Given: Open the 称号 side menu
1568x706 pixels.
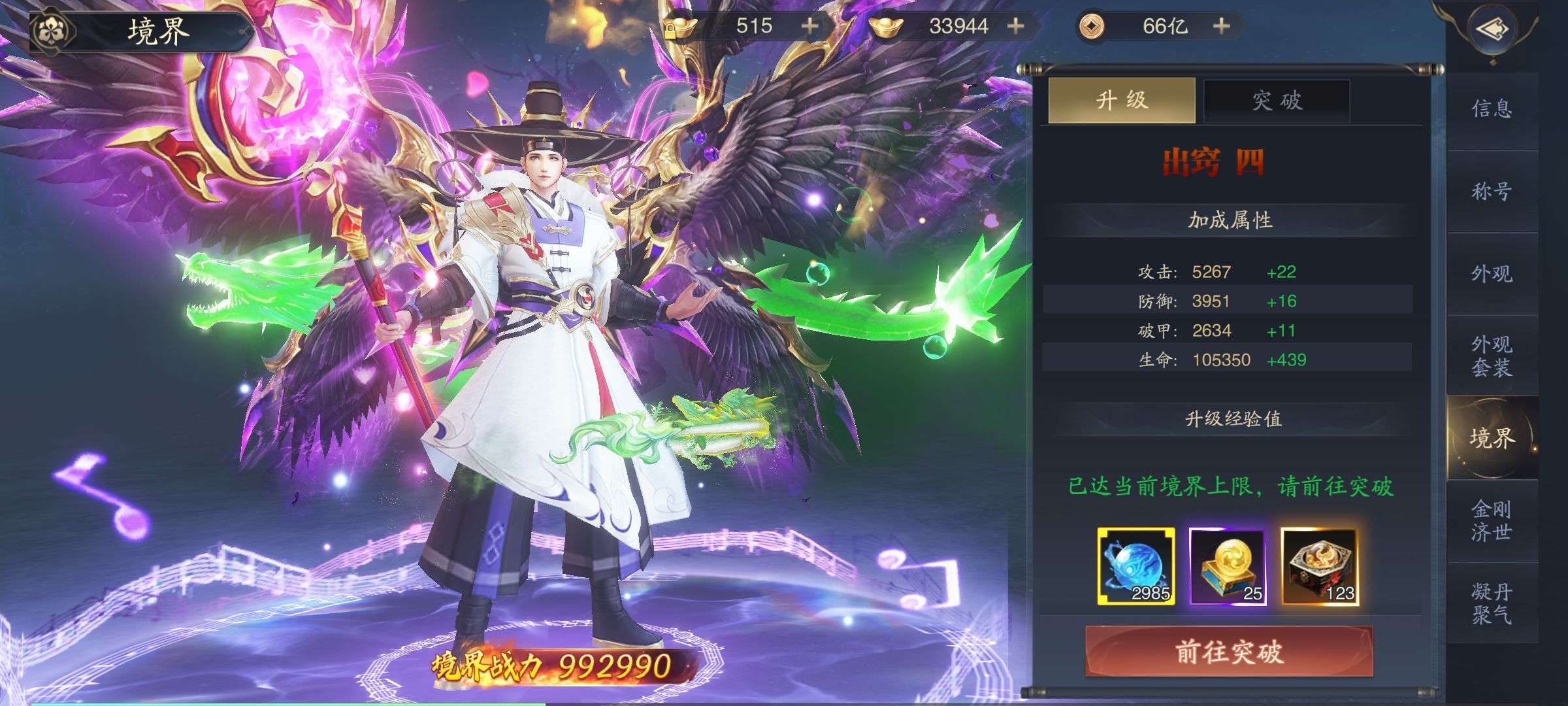Looking at the screenshot, I should (1492, 192).
